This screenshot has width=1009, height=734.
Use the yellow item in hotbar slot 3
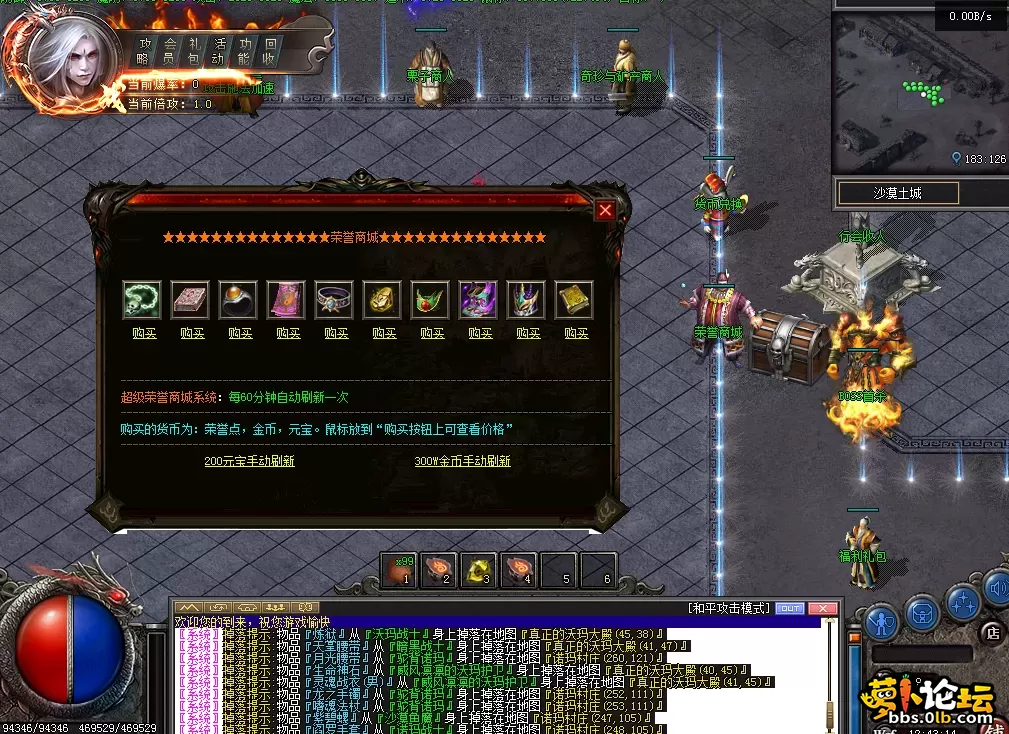(x=479, y=570)
